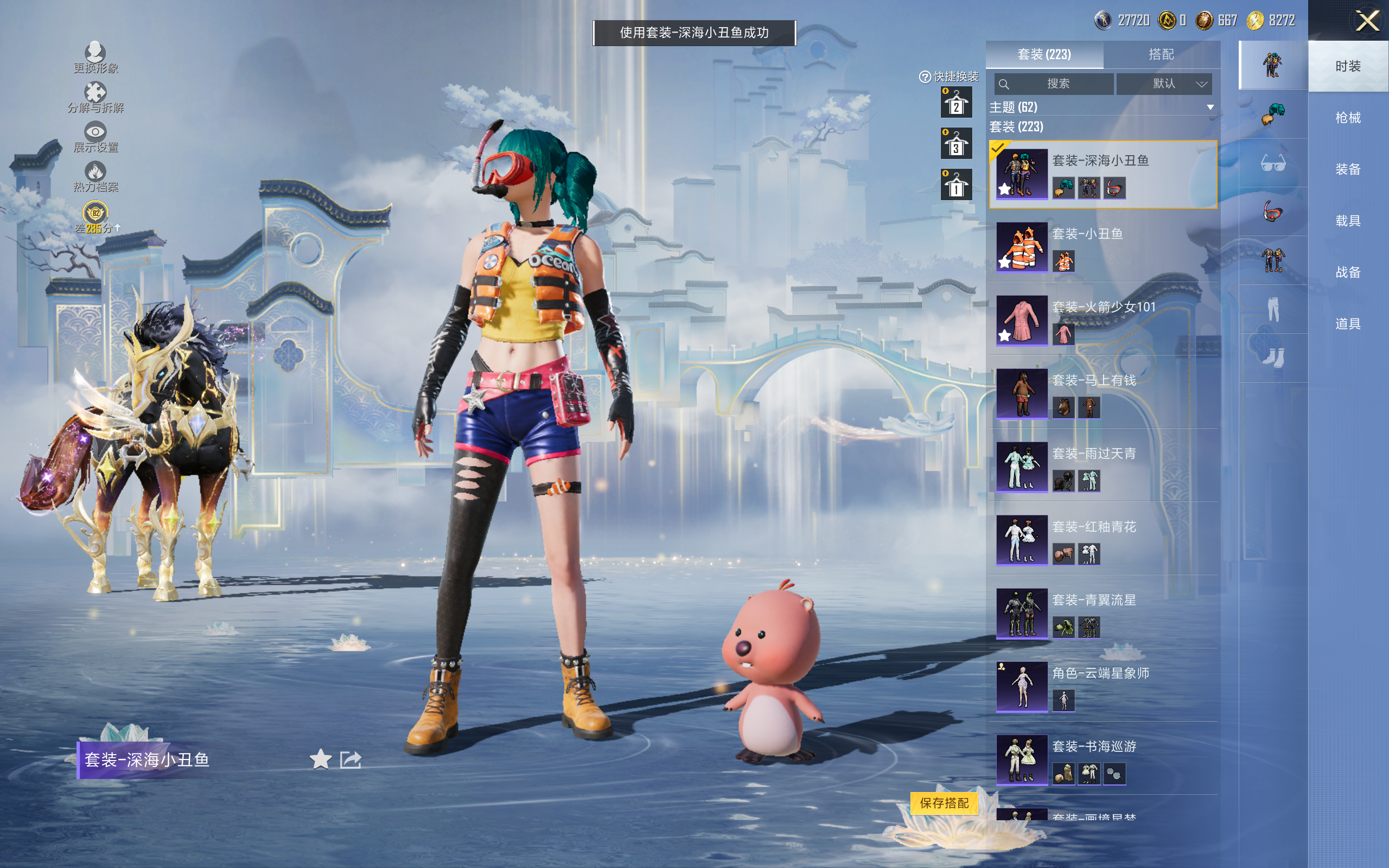
Task: Apply quick outfit slot 2
Action: pos(955,103)
